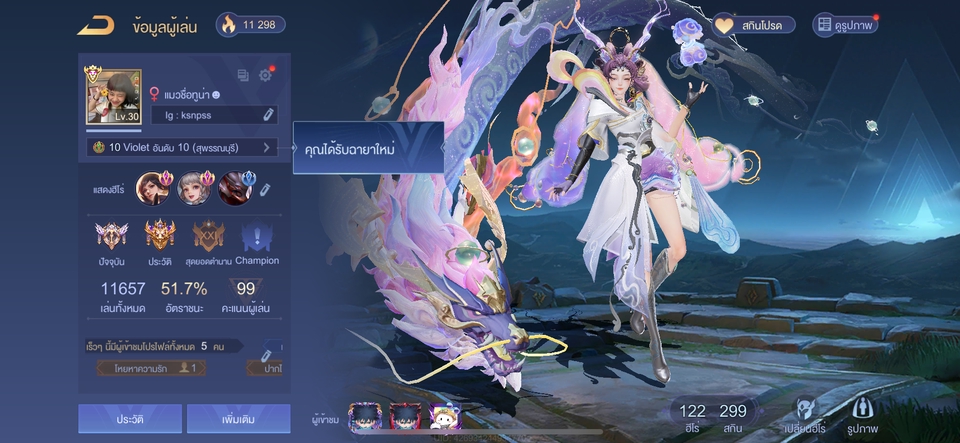Open the profile settings gear icon
960x443 pixels.
pyautogui.click(x=266, y=75)
